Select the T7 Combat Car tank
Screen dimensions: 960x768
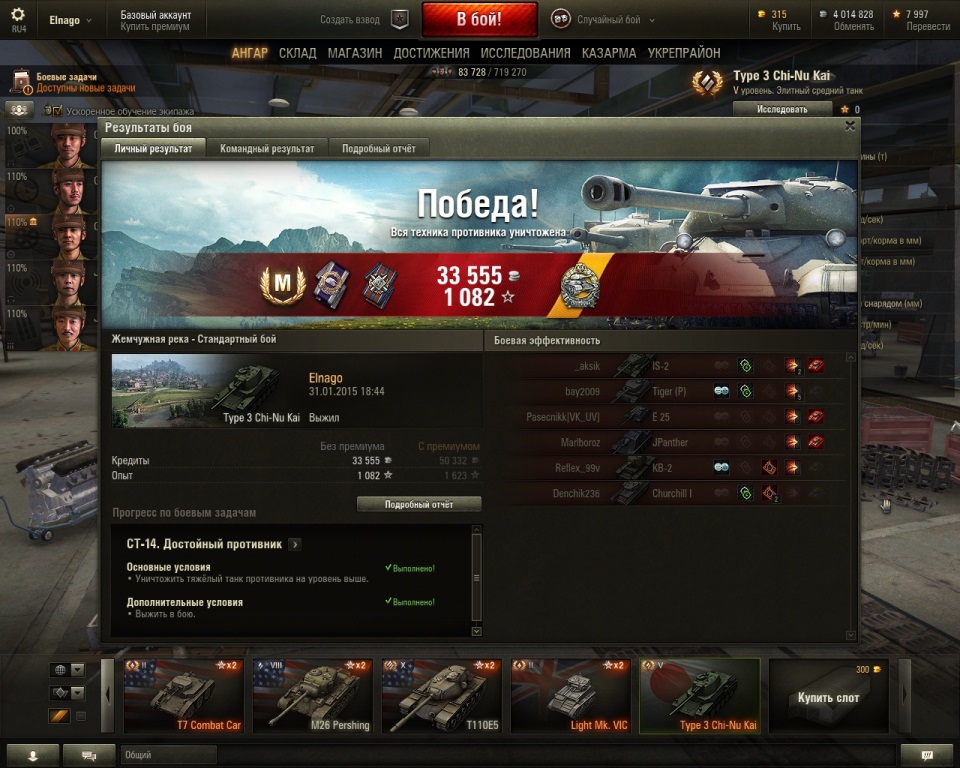coord(183,696)
